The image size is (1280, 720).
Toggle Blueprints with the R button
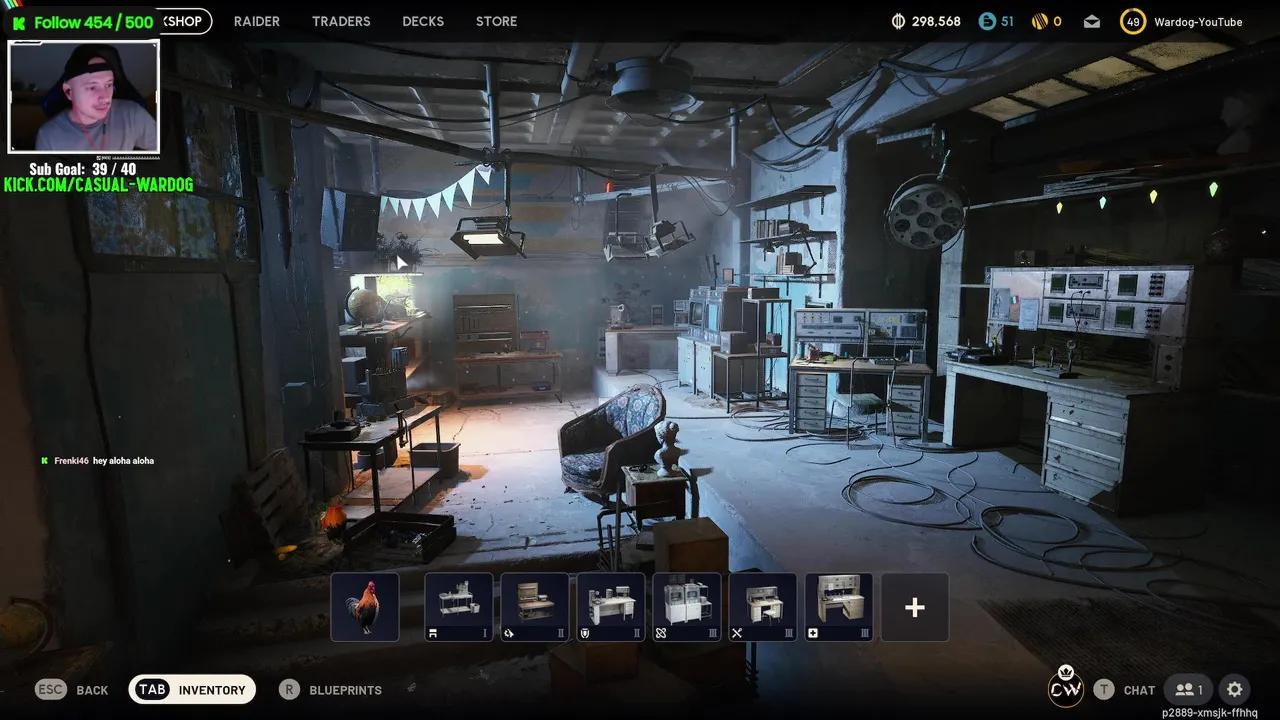(289, 689)
